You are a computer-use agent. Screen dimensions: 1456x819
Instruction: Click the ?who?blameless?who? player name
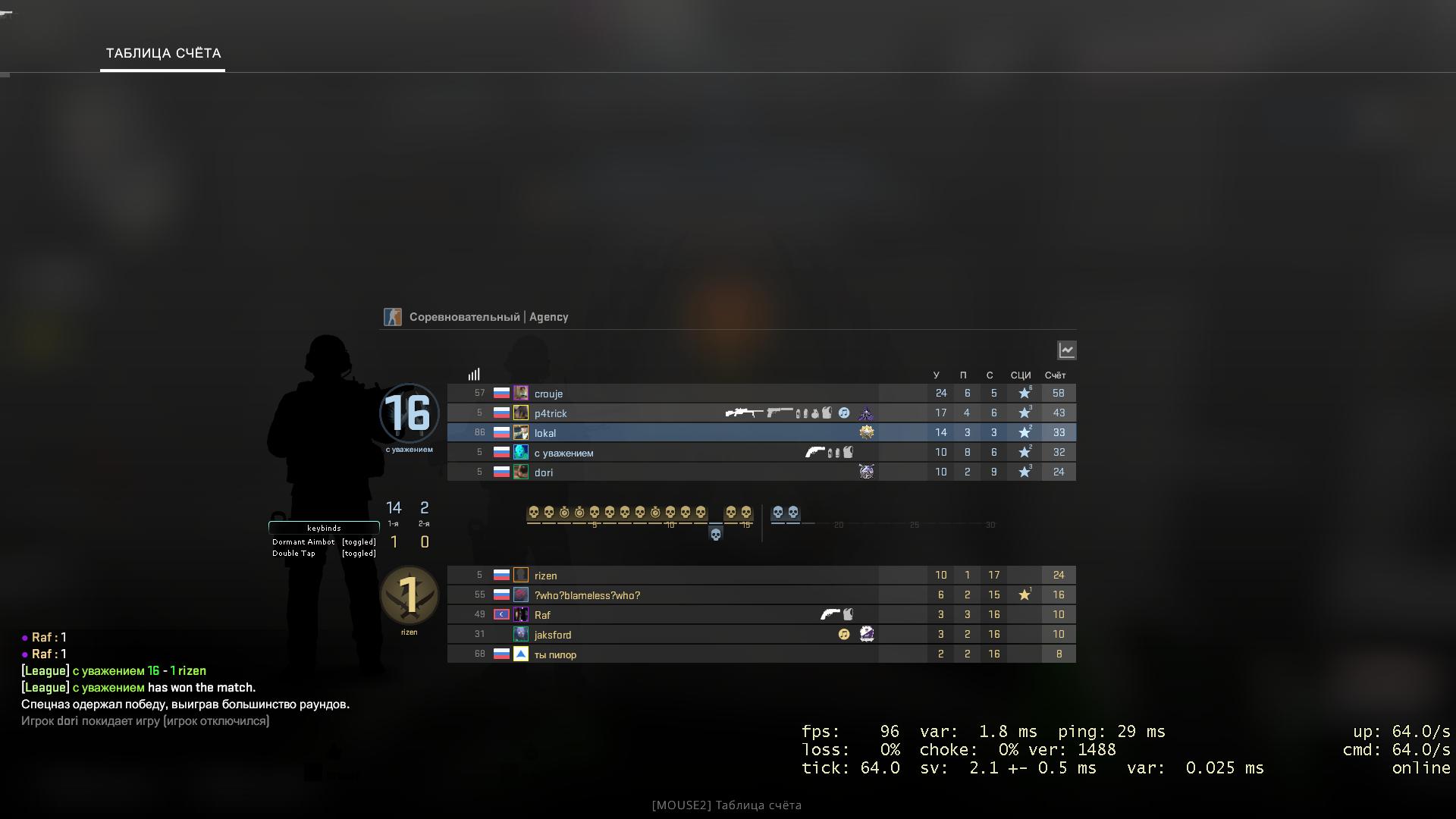coord(588,595)
